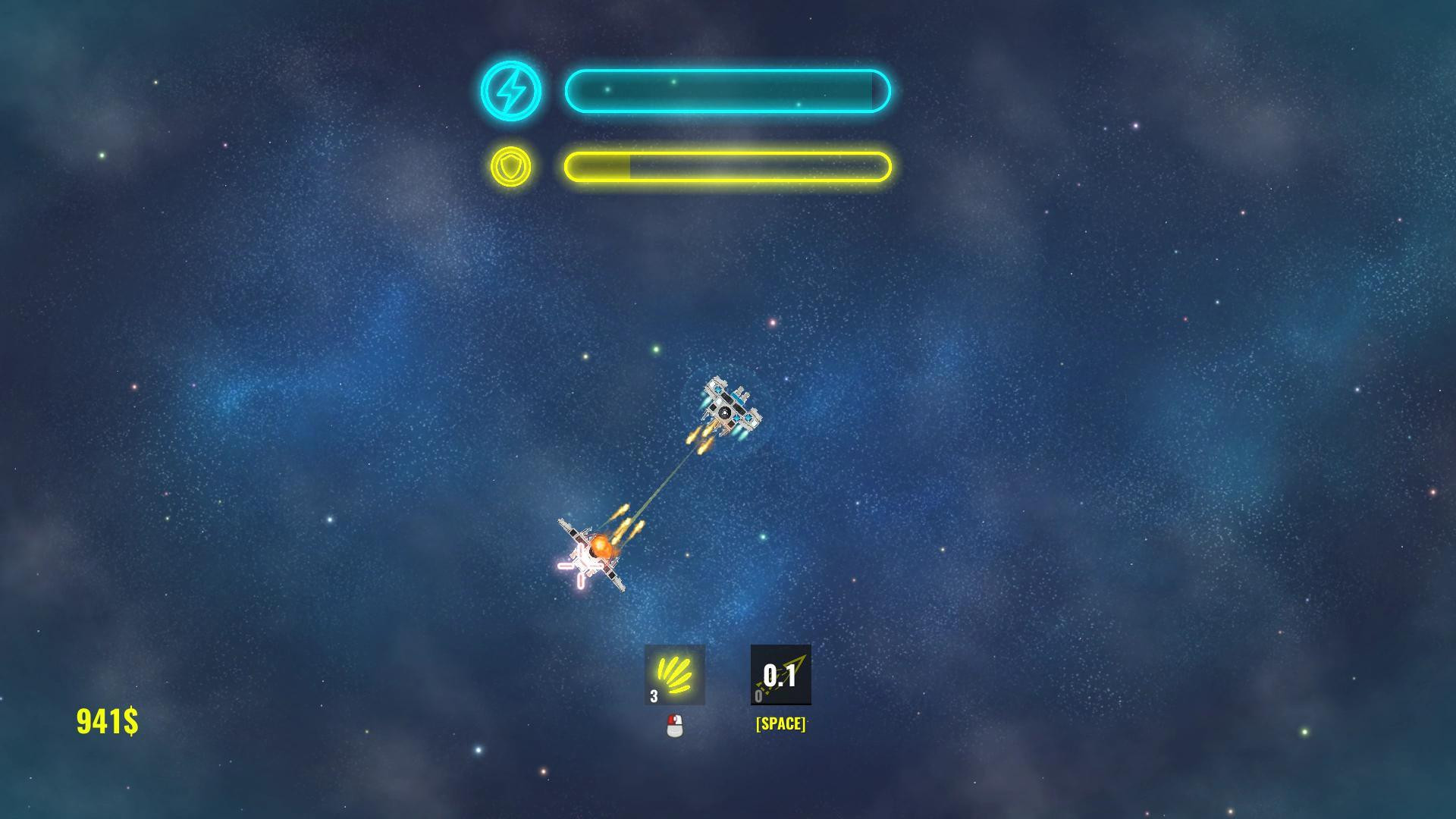The image size is (1456, 819).
Task: Open details on the [SPACE] keybind label
Action: point(779,723)
